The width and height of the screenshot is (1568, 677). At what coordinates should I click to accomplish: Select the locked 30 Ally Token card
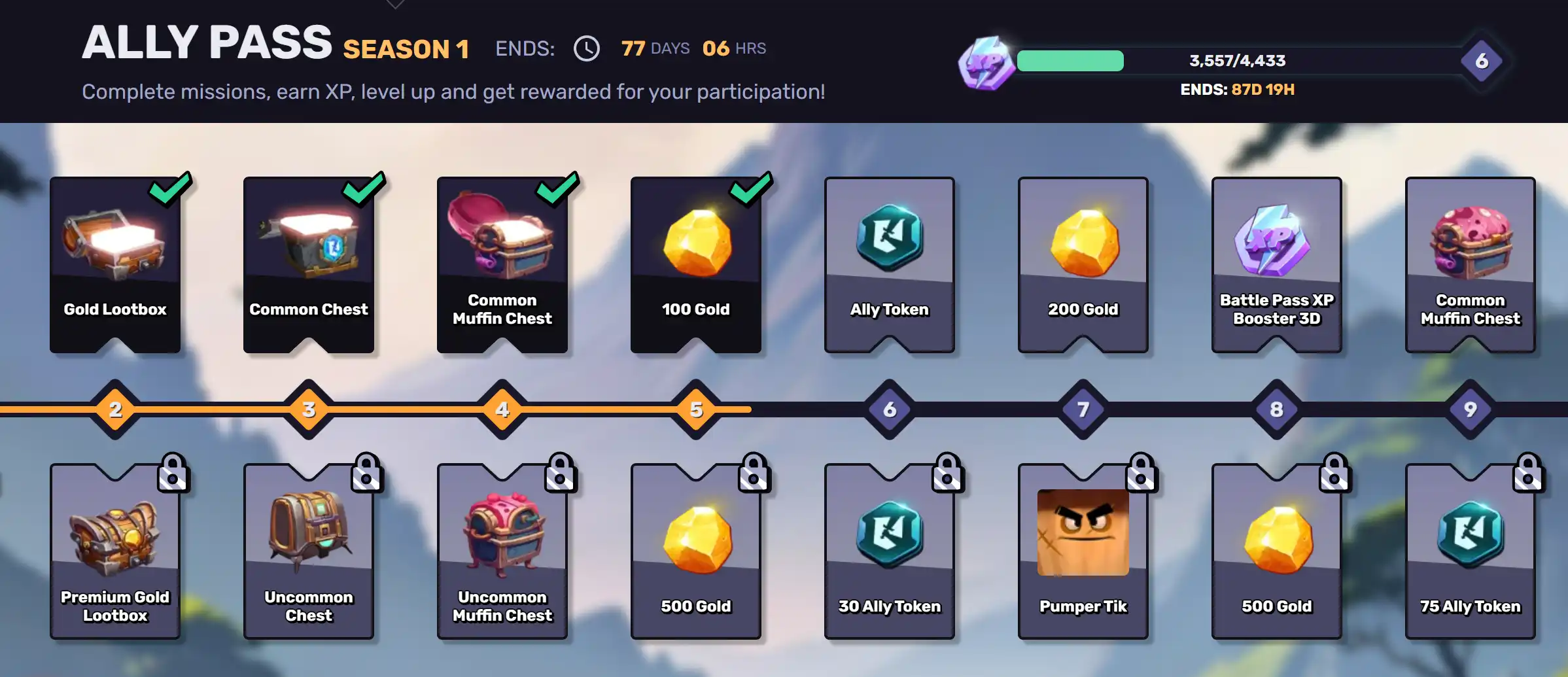(890, 551)
